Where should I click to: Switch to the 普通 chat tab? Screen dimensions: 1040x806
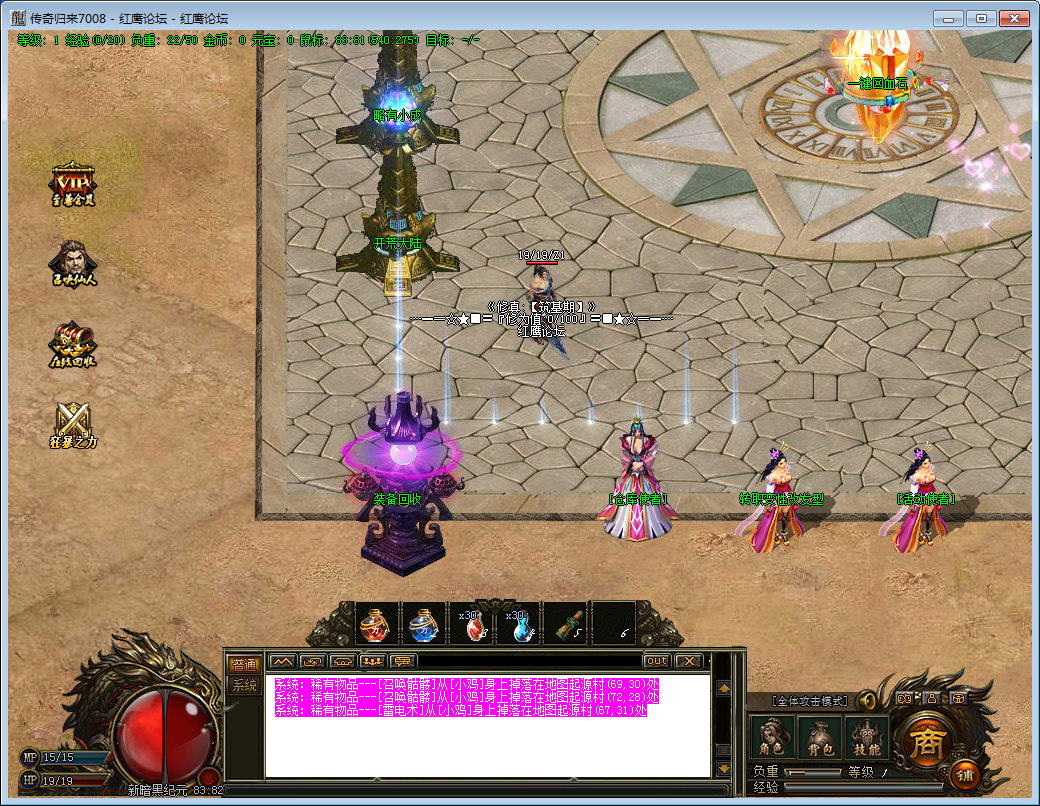pyautogui.click(x=244, y=664)
